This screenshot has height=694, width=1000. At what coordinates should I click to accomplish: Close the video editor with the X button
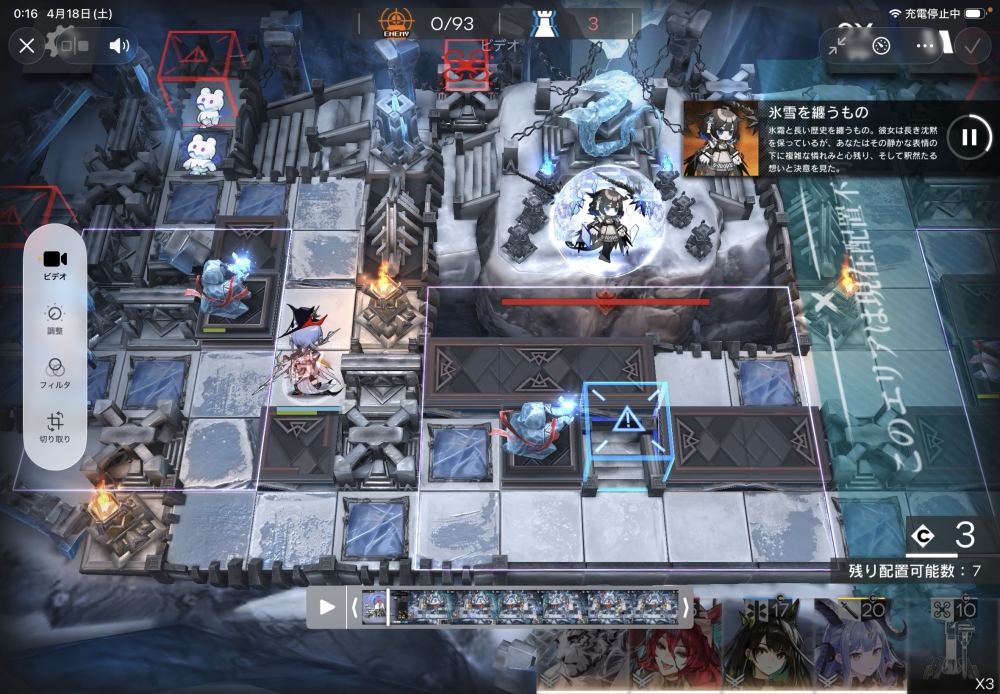27,45
